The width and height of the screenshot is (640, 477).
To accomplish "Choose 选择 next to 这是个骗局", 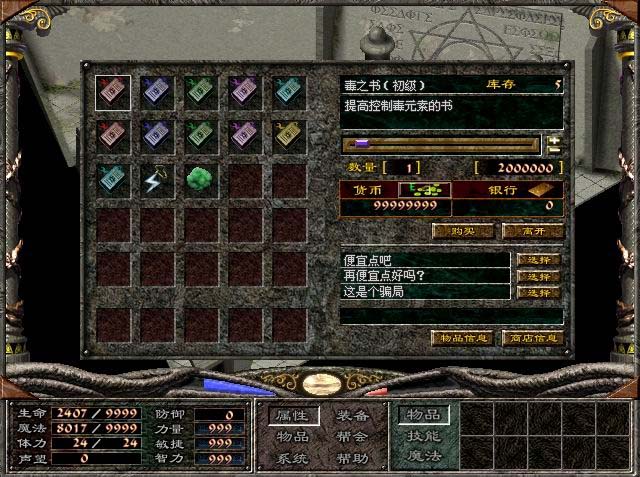I will (539, 292).
